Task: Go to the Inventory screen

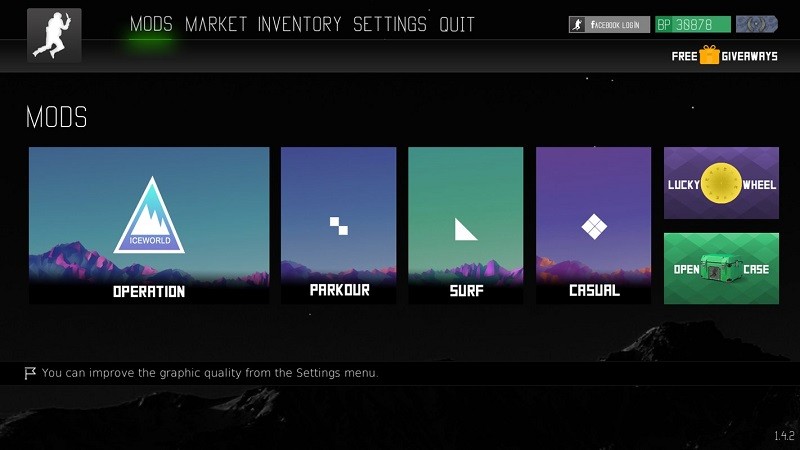Action: click(x=299, y=24)
